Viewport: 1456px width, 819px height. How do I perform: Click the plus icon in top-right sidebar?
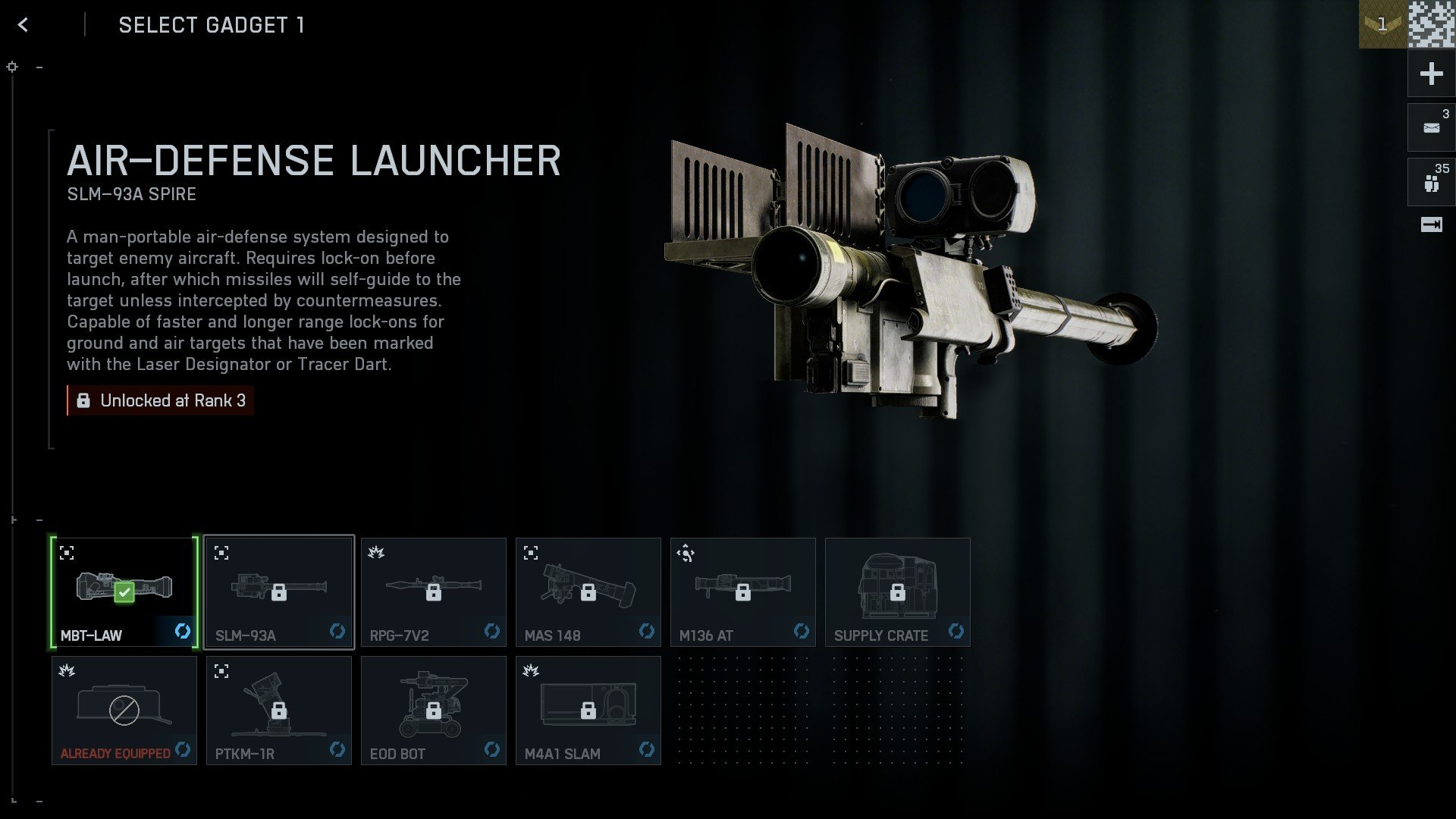click(x=1430, y=74)
